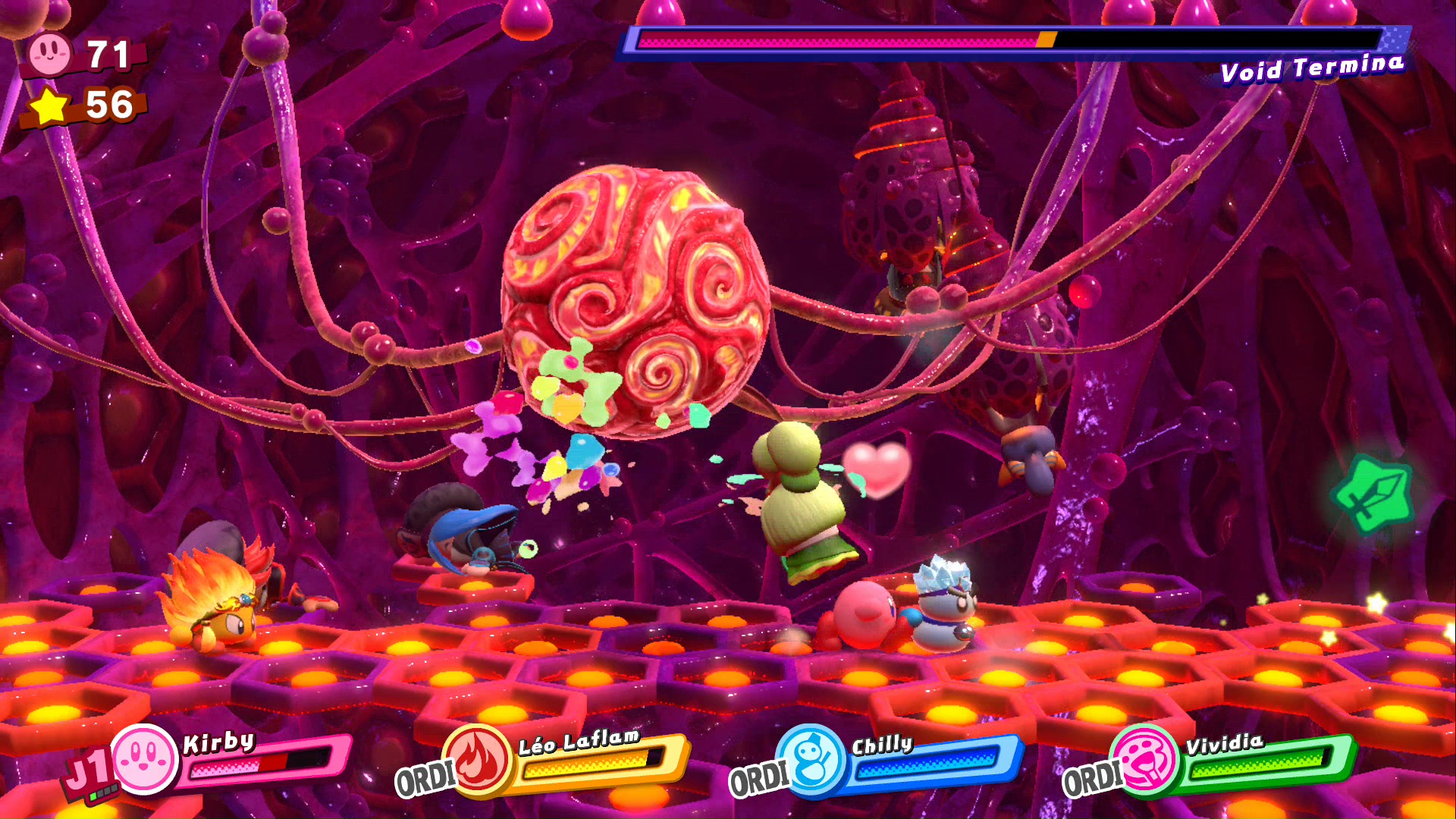Select Kirby's pink portrait icon

pos(144,759)
